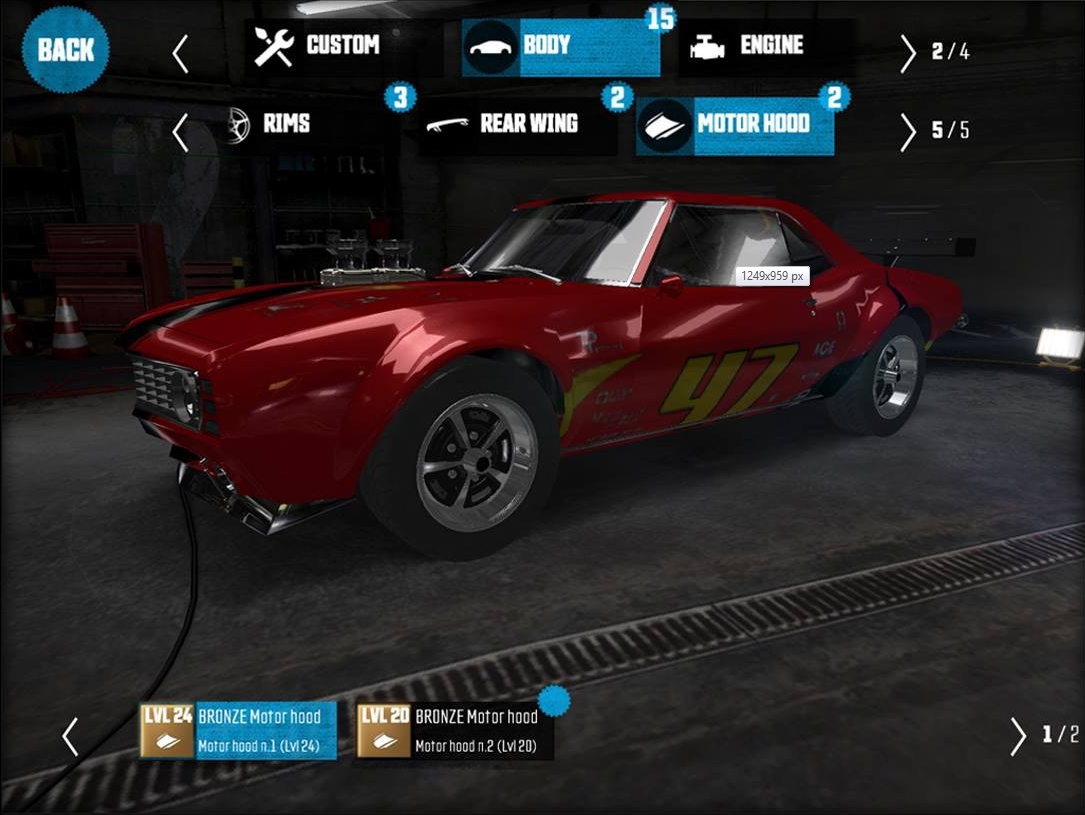Go to previous parts list page

(x=70, y=737)
